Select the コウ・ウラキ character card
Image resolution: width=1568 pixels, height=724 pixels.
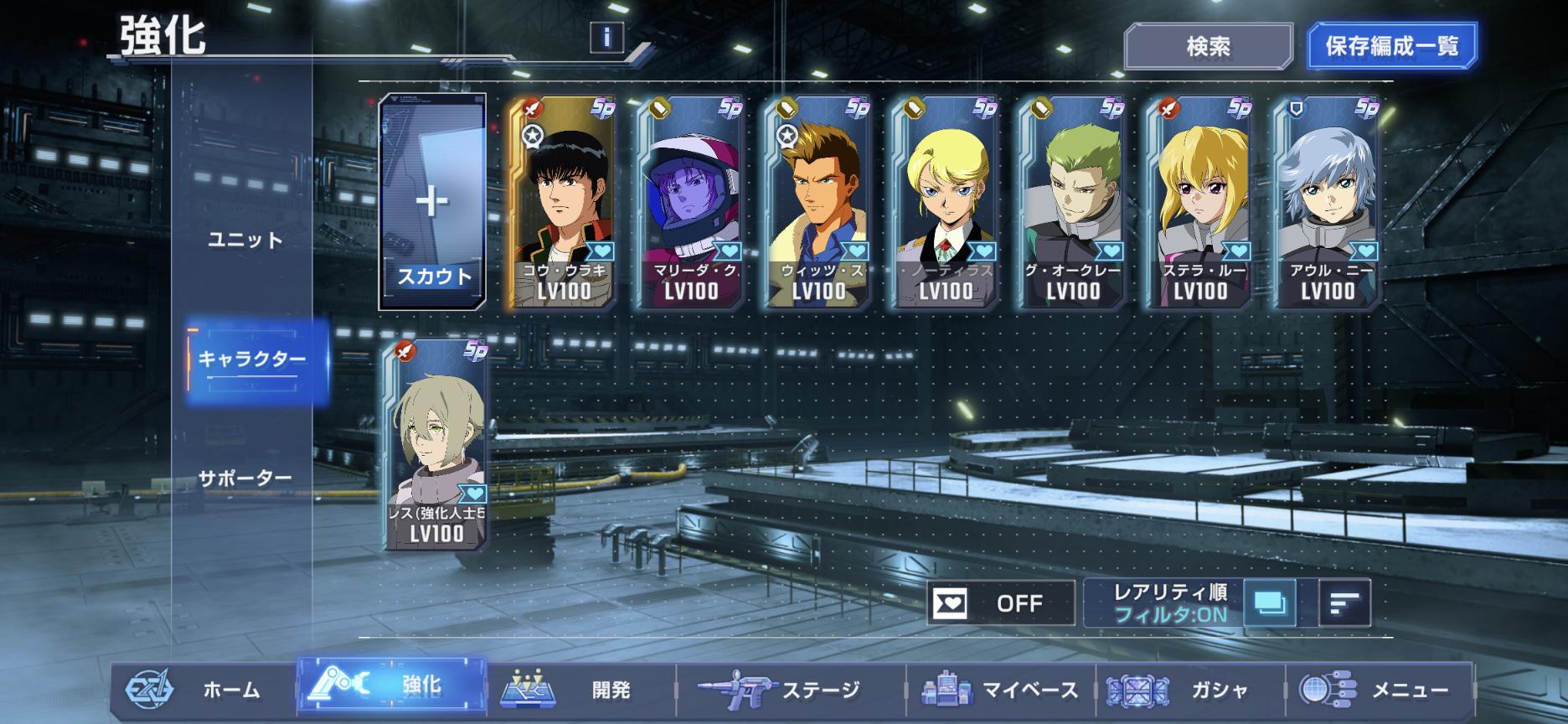click(563, 202)
